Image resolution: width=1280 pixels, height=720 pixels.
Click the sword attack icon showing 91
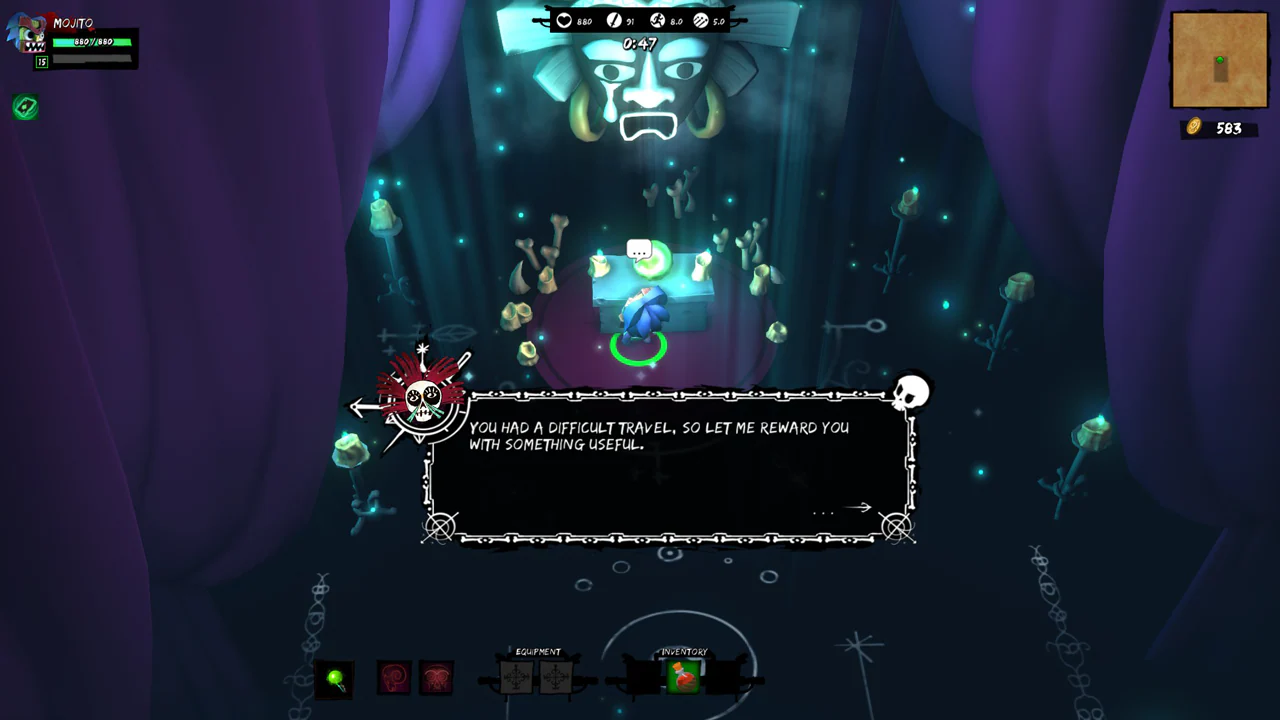point(613,21)
